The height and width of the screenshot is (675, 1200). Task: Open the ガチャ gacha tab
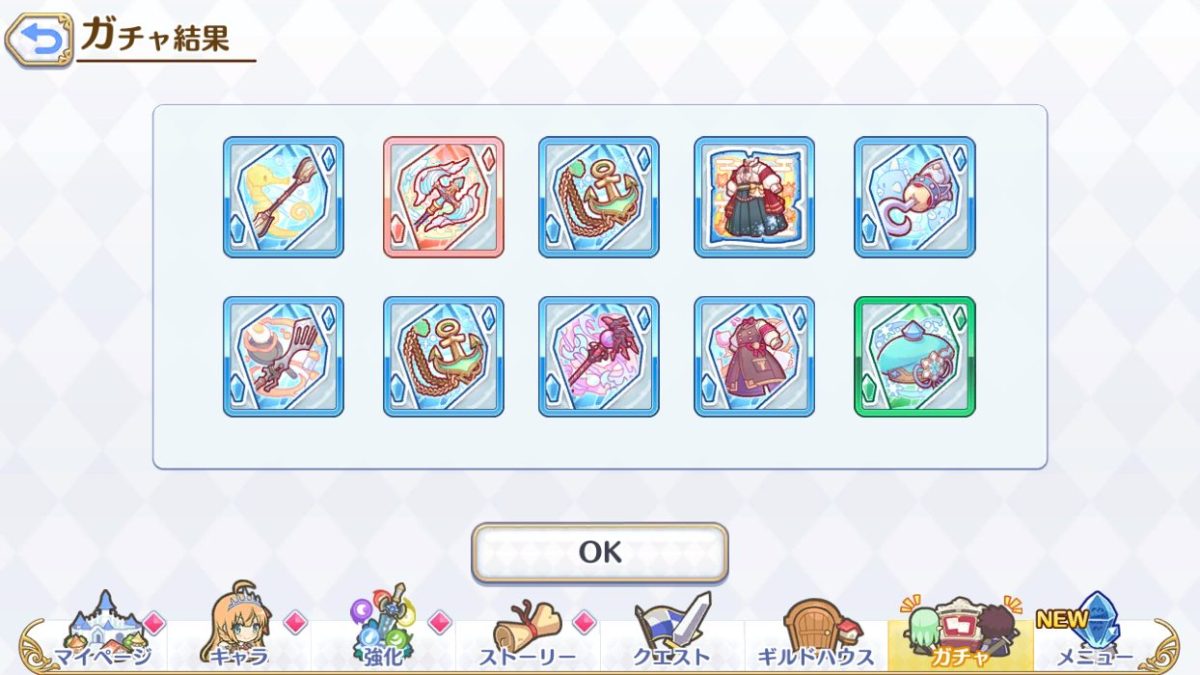point(959,630)
